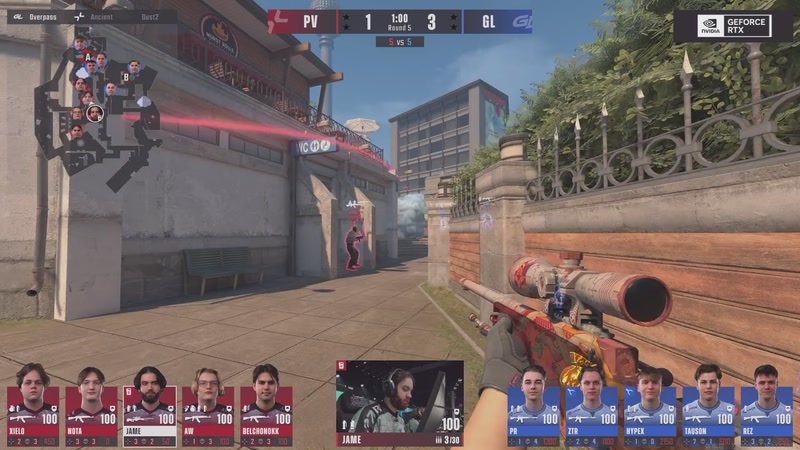Click the NVIDIA GeForce RTX logo
The width and height of the screenshot is (800, 450).
[734, 26]
